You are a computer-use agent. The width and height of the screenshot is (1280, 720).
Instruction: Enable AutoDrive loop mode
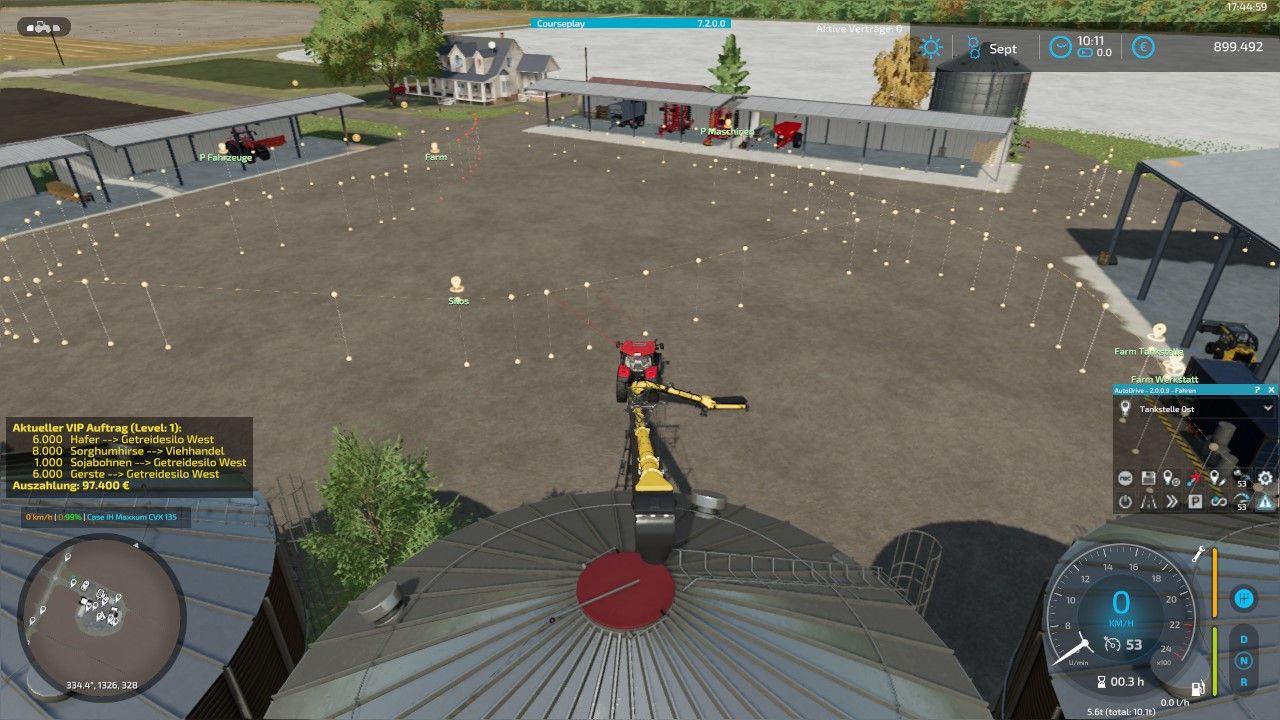click(x=1219, y=500)
